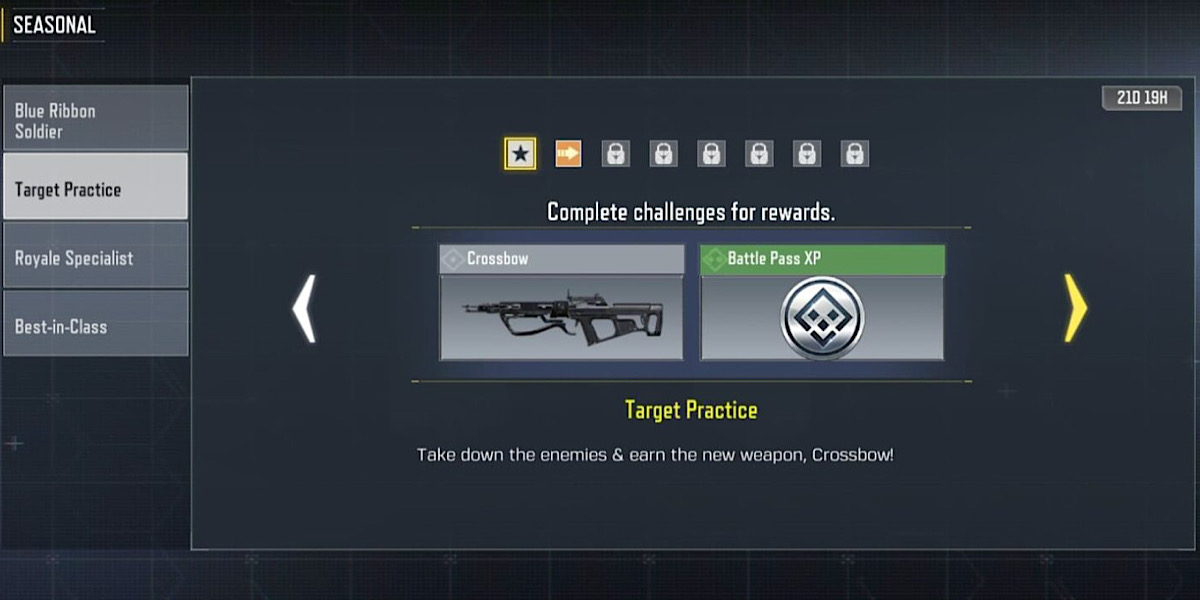Viewport: 1200px width, 600px height.
Task: Click the star challenge stage icon
Action: 520,154
